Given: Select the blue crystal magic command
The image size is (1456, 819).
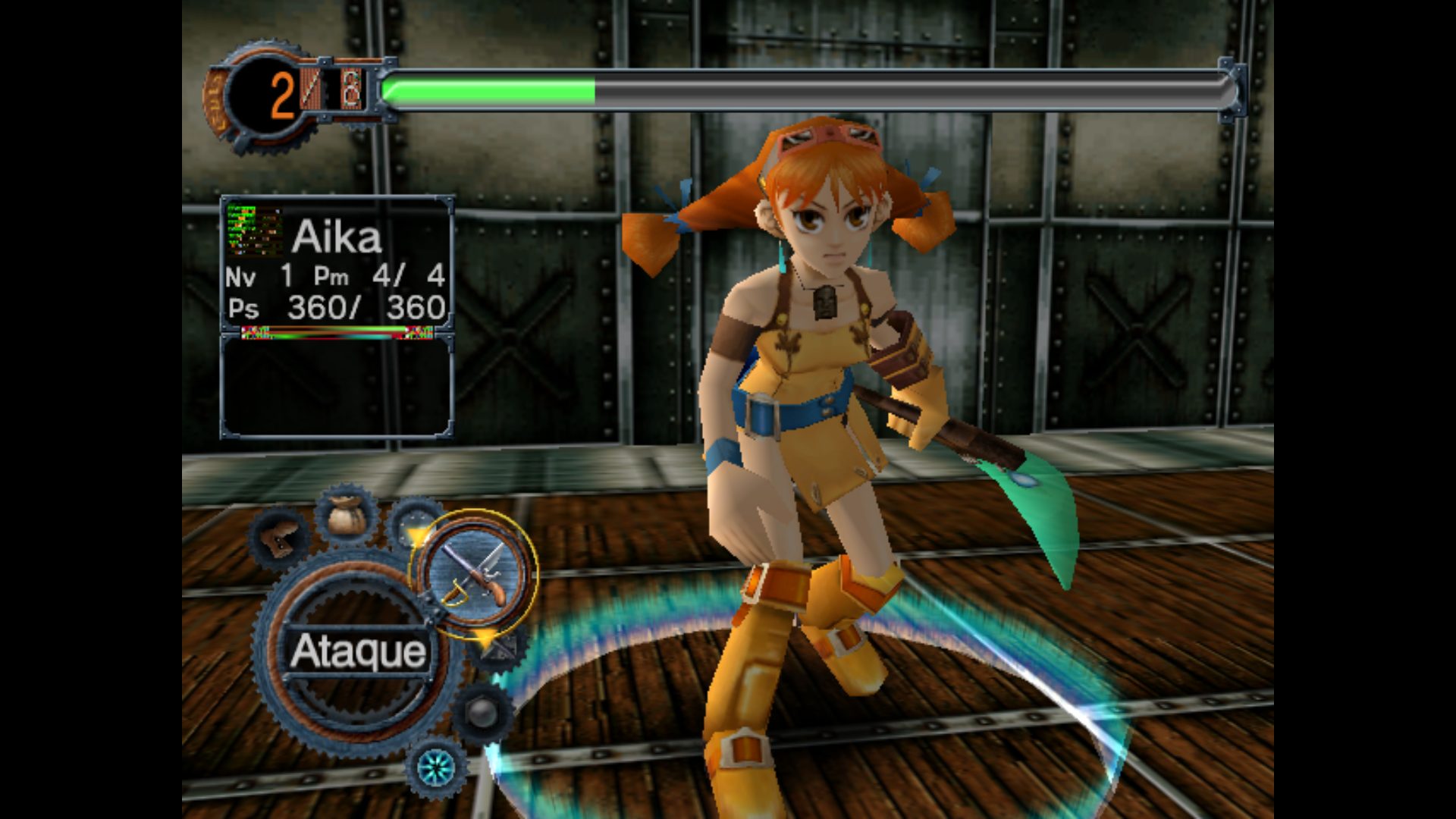Looking at the screenshot, I should tap(437, 768).
